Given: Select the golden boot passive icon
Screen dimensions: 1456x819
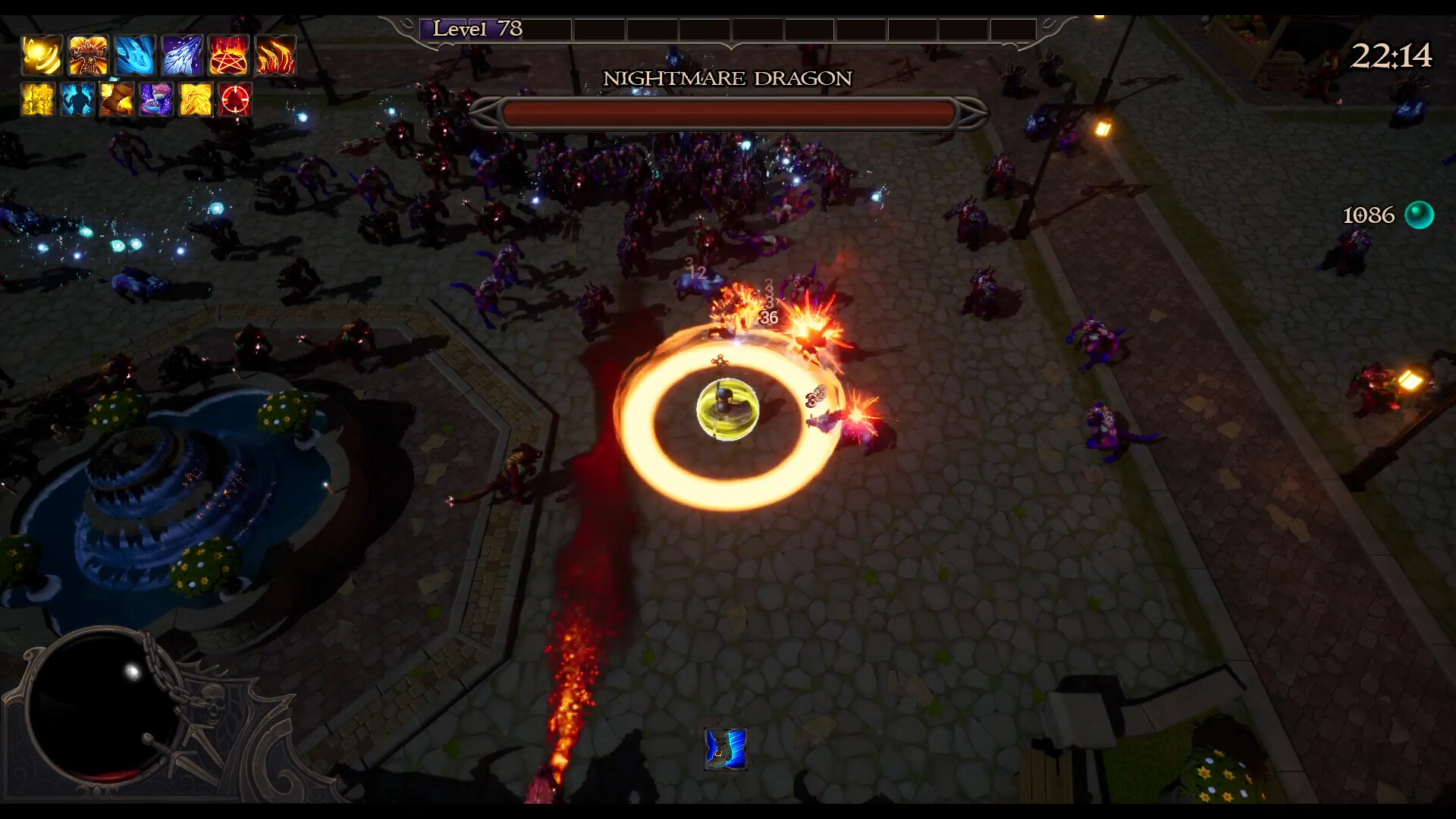Looking at the screenshot, I should click(x=118, y=99).
